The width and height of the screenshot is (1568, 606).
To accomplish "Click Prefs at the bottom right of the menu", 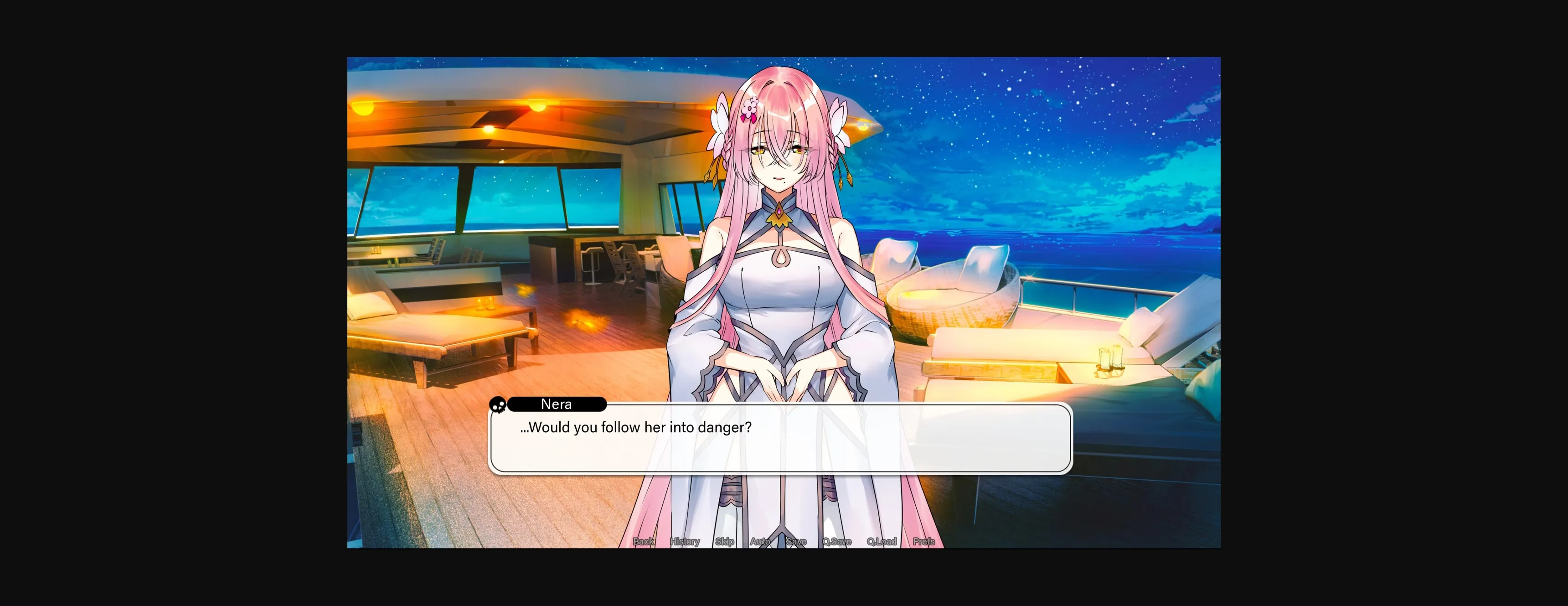I will (x=924, y=541).
